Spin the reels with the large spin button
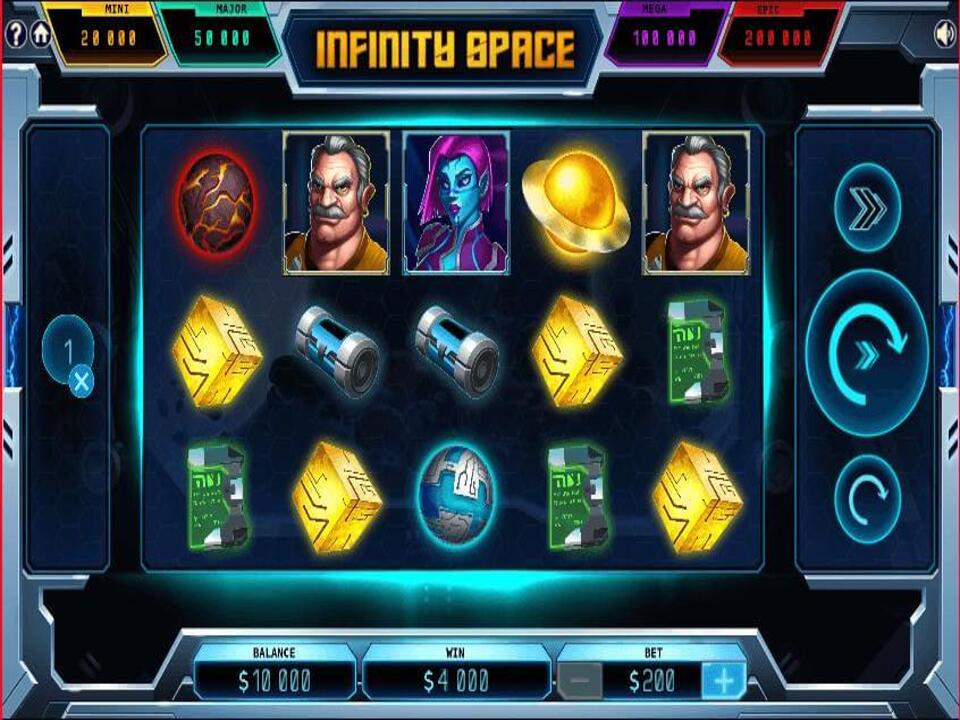Viewport: 960px width, 720px height. [866, 352]
